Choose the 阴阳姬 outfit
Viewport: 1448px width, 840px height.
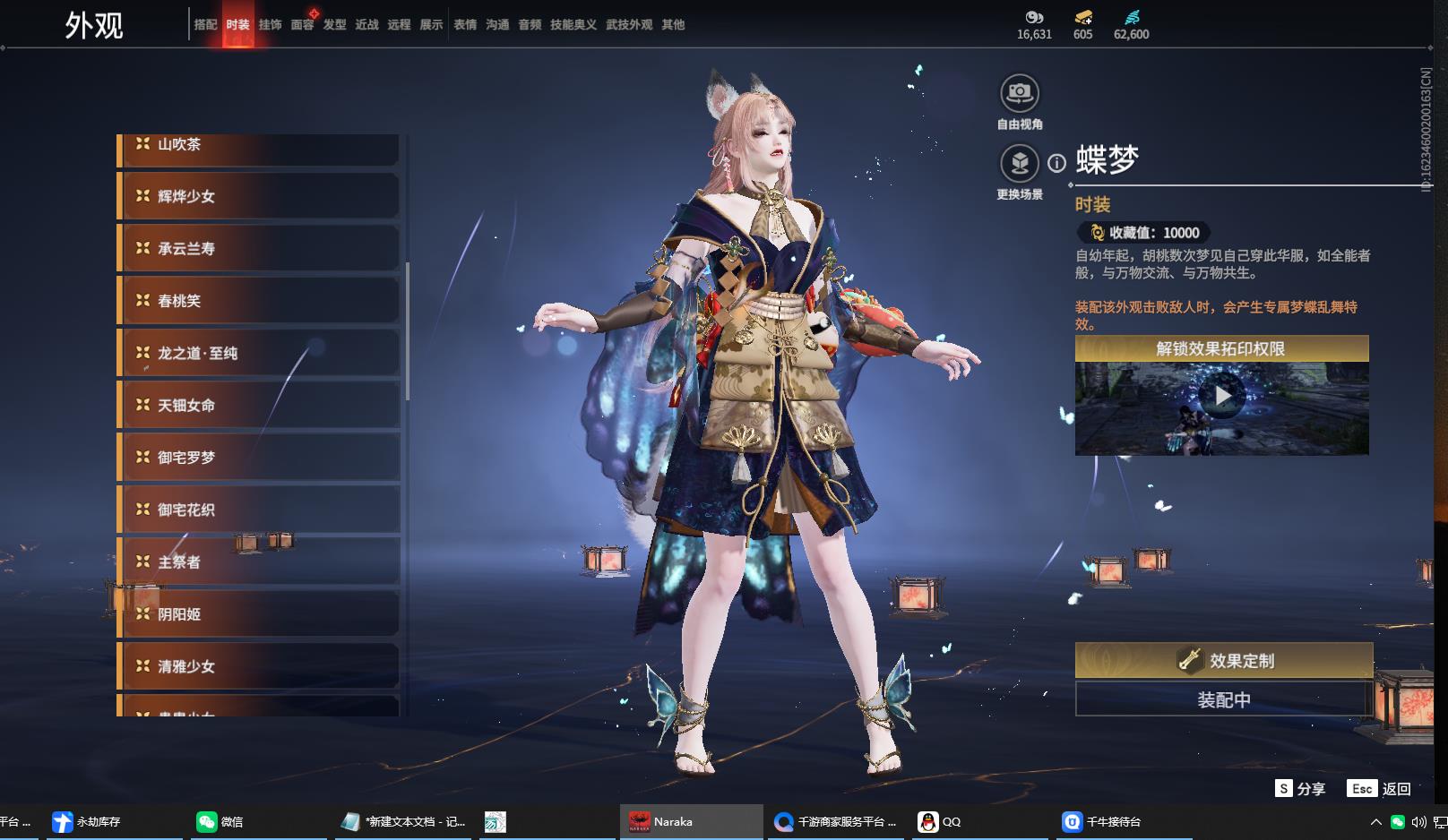point(259,614)
